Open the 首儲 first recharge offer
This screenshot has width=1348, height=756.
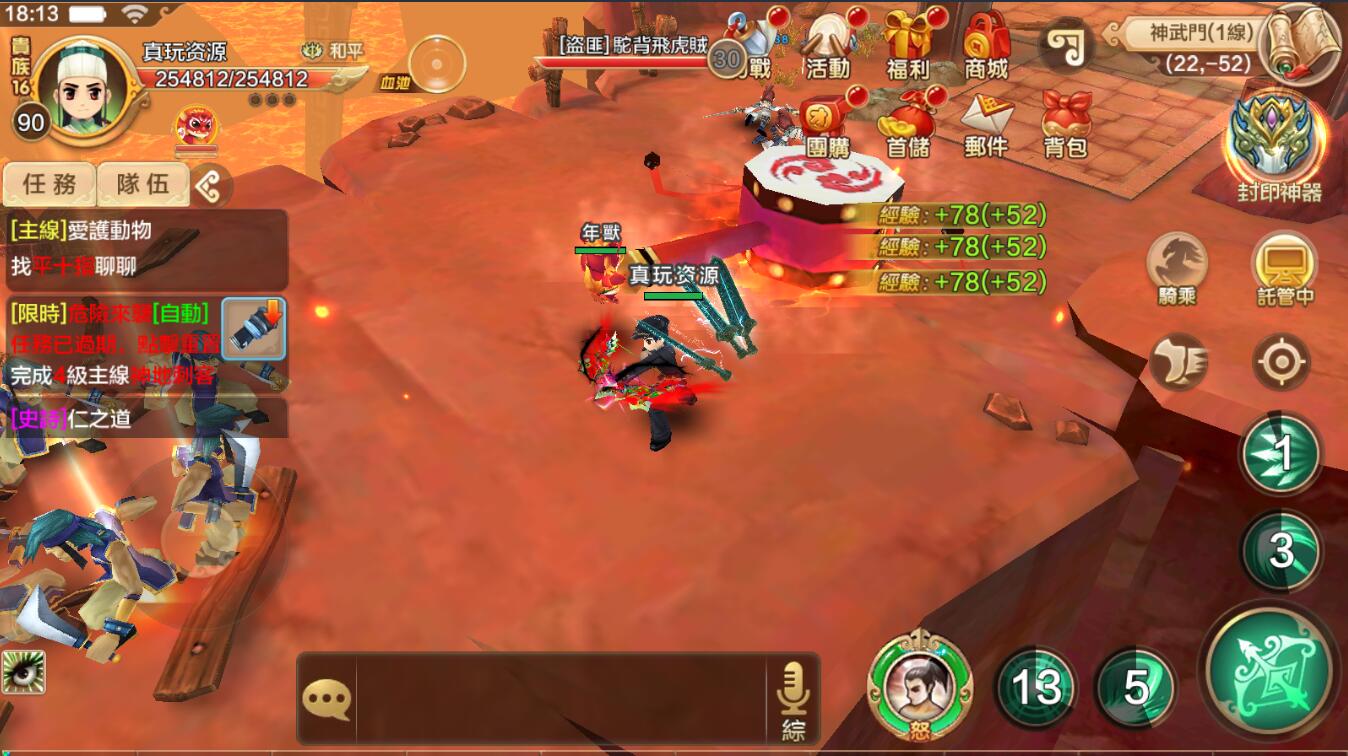(x=908, y=125)
